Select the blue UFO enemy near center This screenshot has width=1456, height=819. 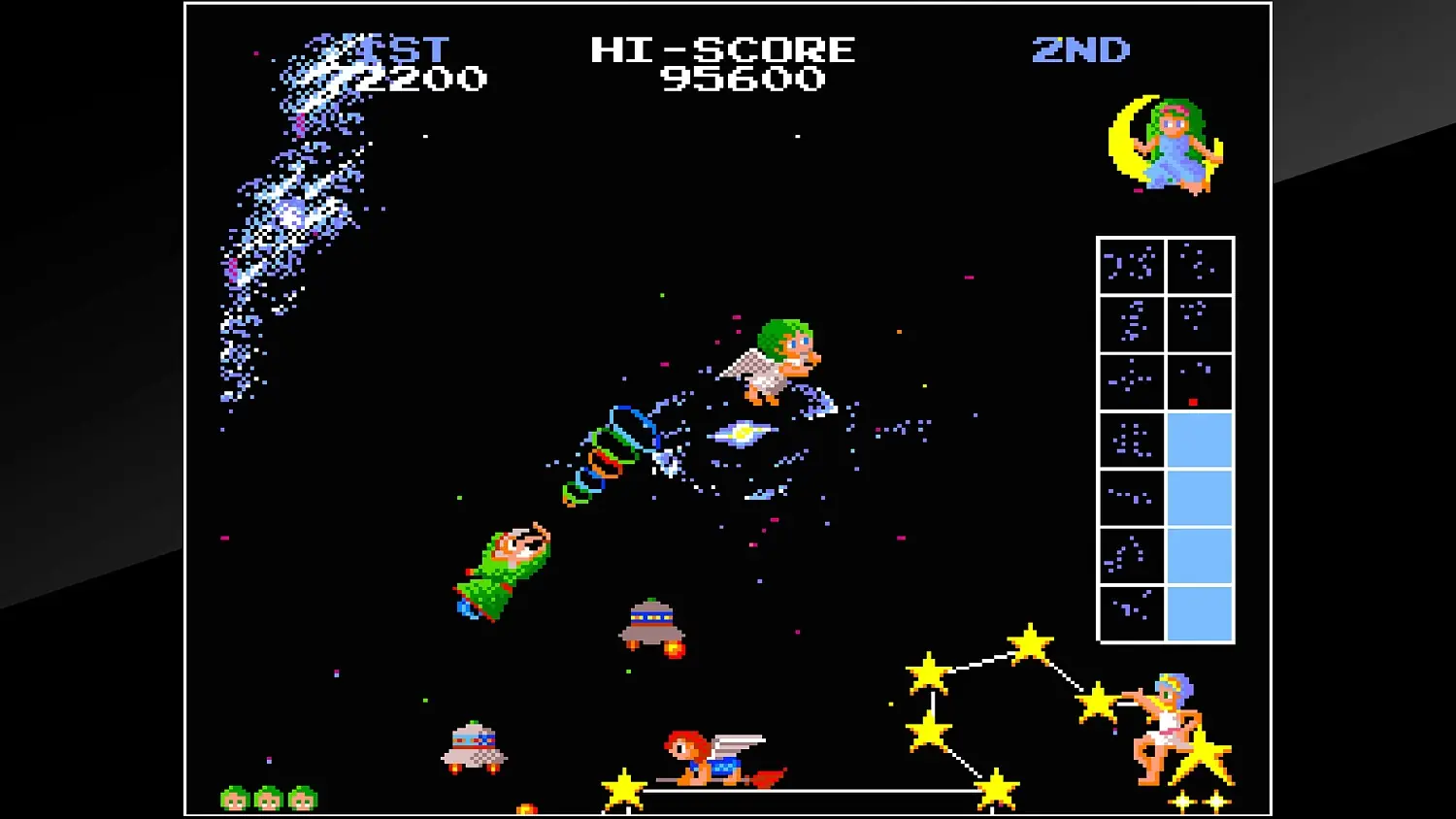[650, 626]
